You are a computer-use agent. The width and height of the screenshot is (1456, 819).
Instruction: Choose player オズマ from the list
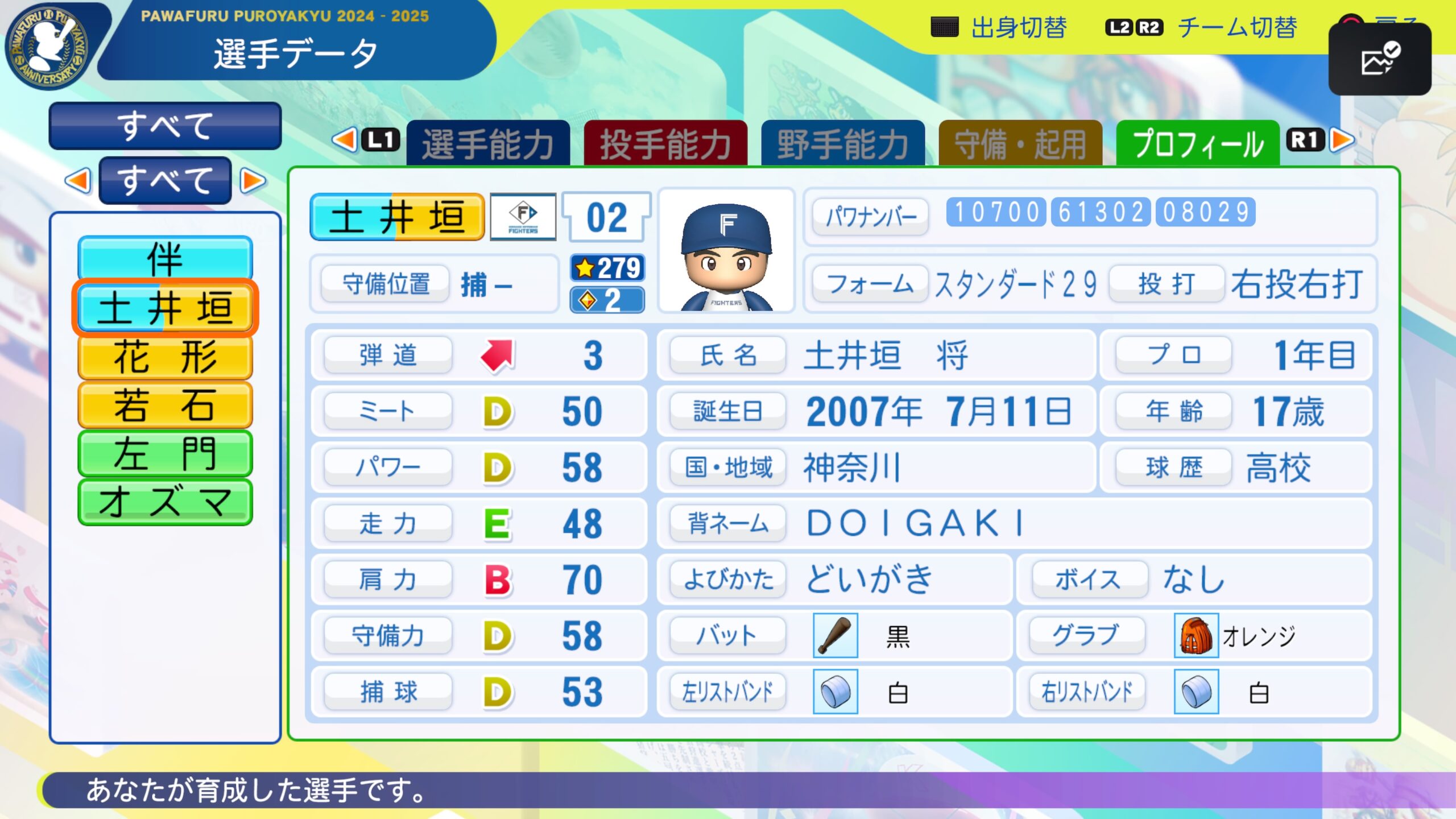165,502
